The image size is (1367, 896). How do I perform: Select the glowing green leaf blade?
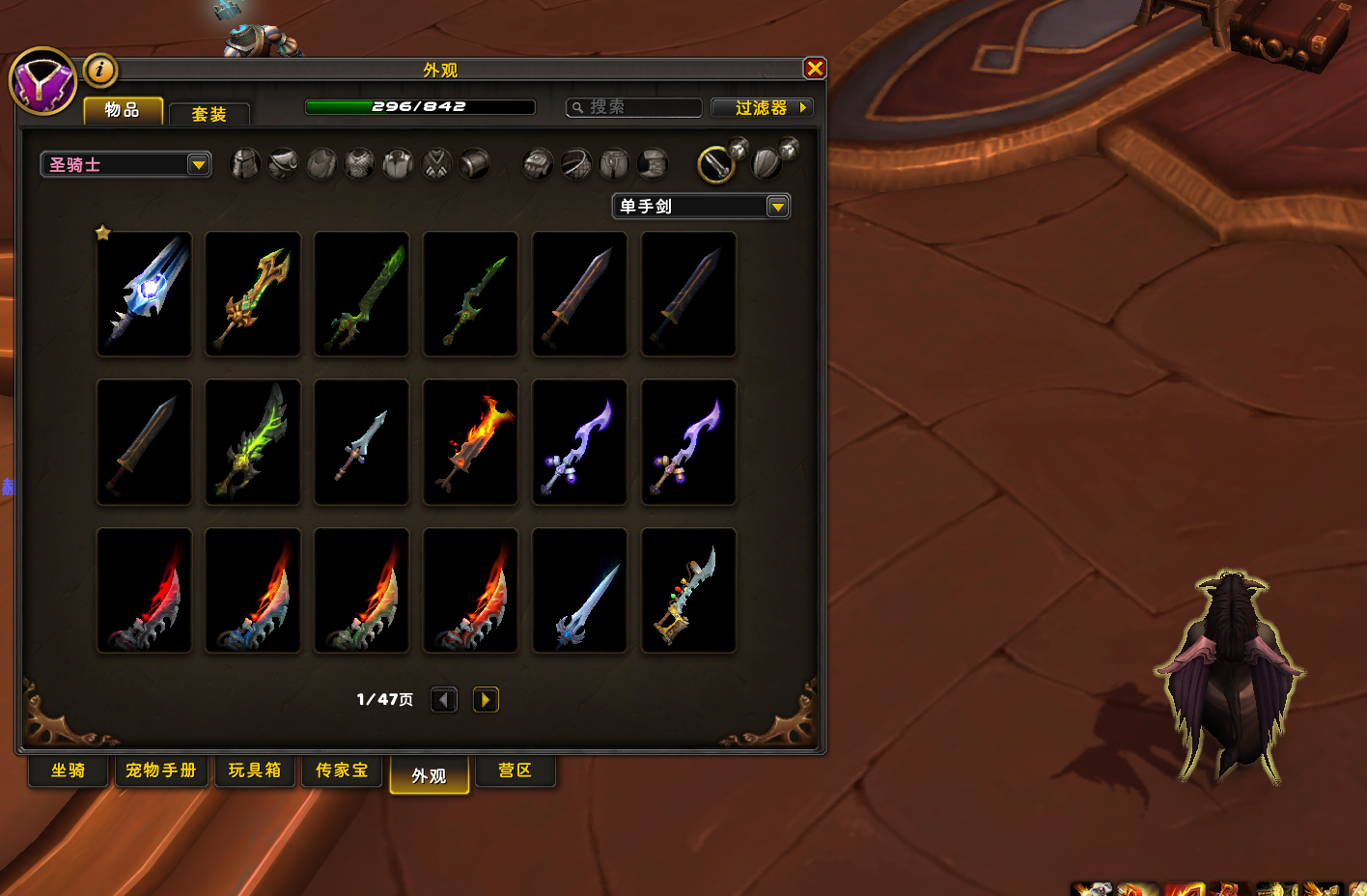[253, 442]
